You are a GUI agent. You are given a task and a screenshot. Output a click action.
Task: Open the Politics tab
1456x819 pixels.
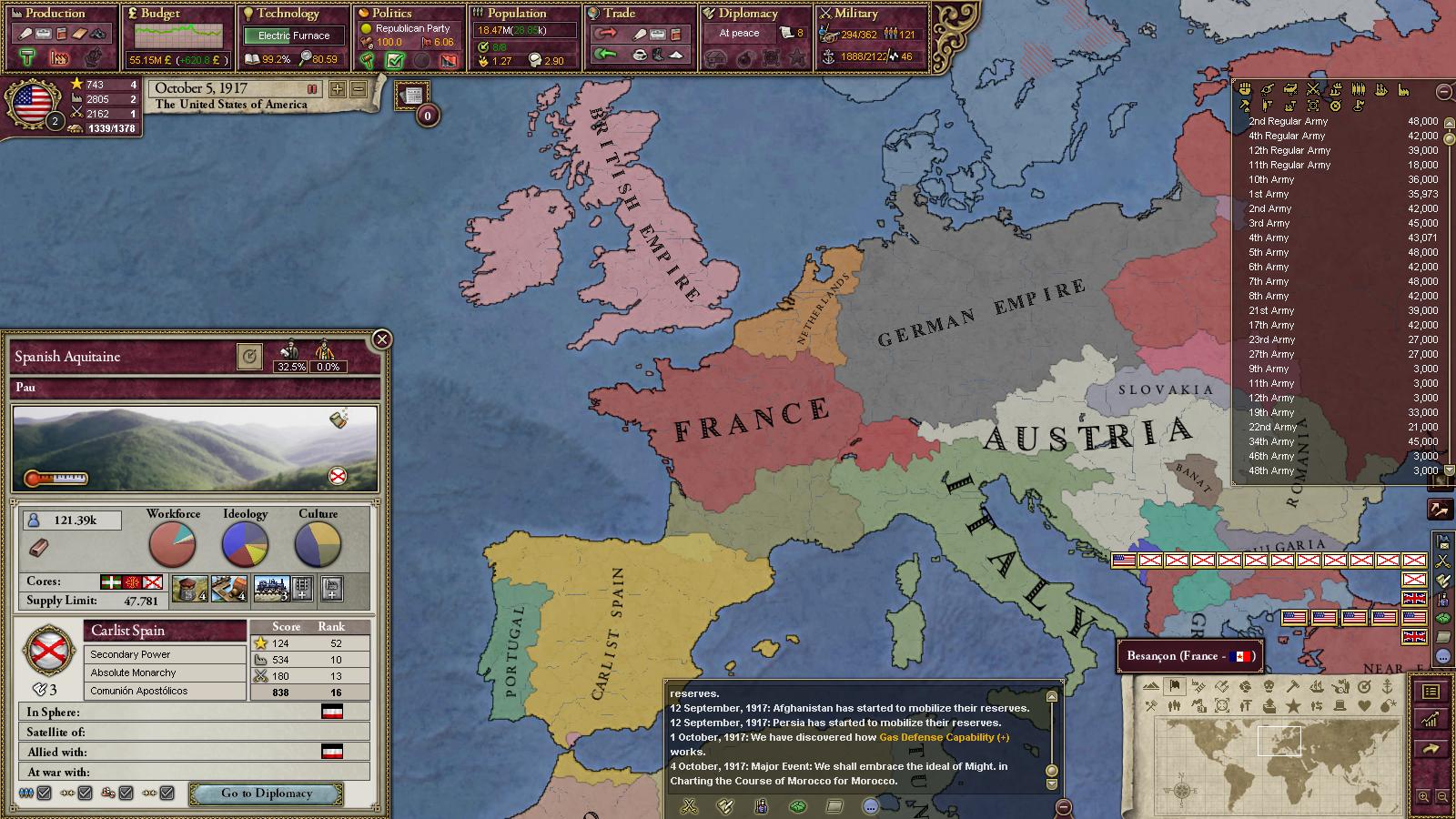point(392,14)
